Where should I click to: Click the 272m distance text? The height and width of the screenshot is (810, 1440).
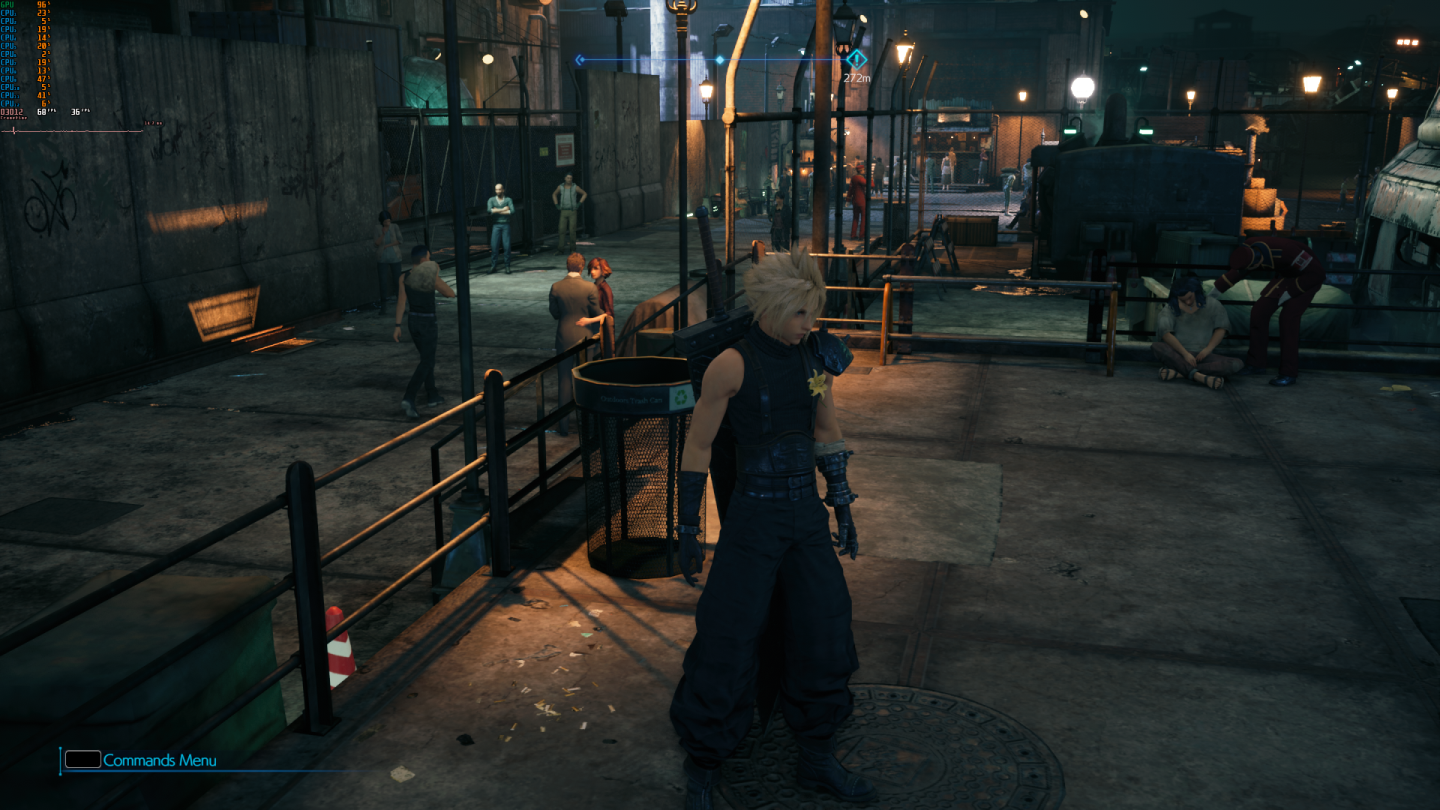[x=858, y=77]
